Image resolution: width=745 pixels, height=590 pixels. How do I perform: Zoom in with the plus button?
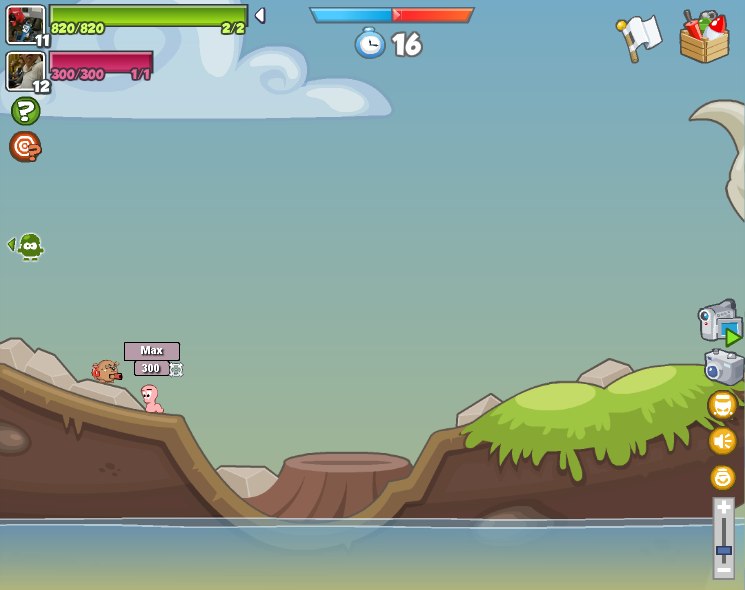(723, 509)
